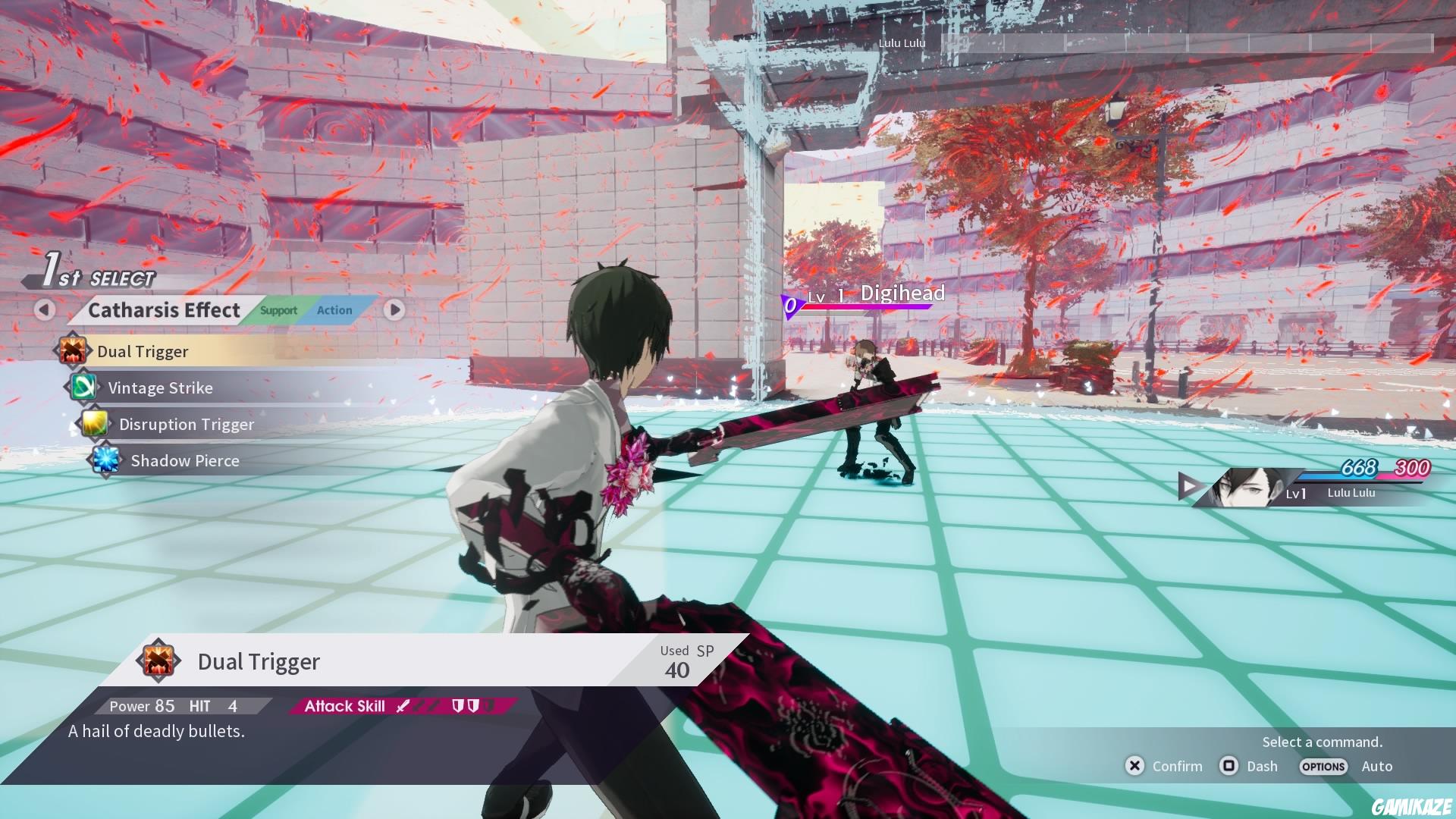
Task: Click the Shadow Pierce skill icon
Action: coord(108,460)
